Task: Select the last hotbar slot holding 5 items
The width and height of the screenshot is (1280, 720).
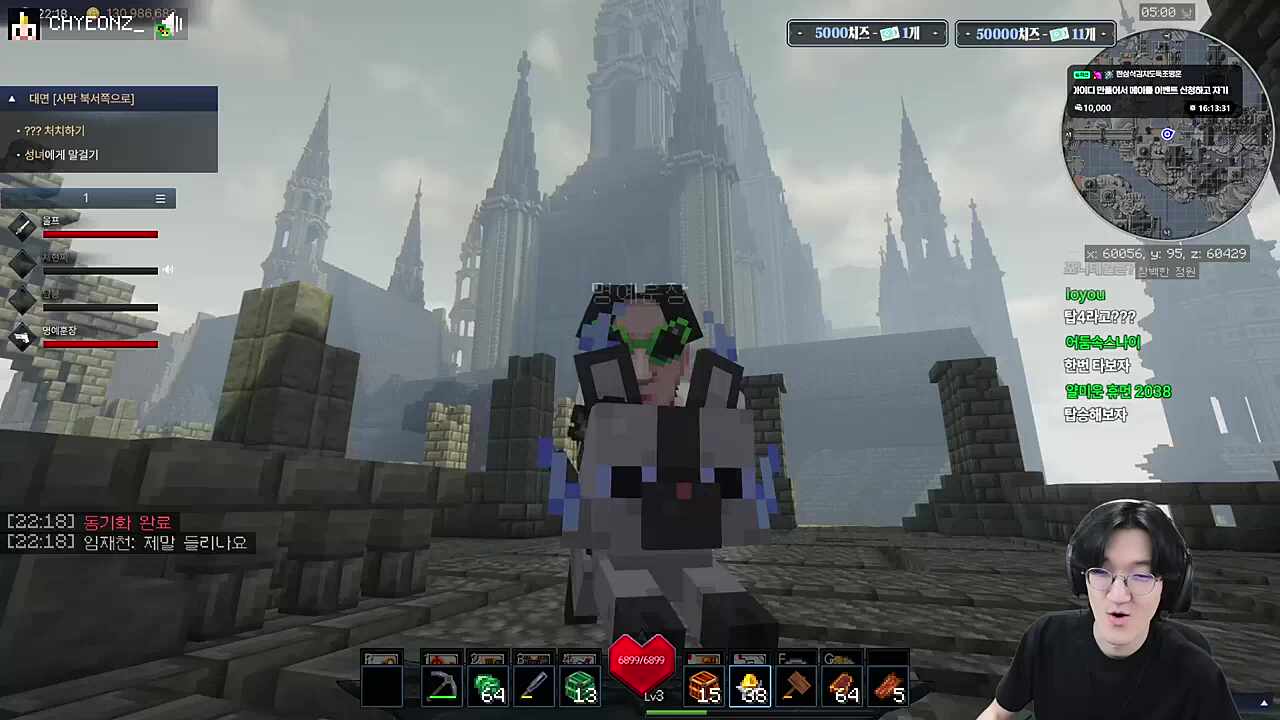Action: tap(889, 686)
